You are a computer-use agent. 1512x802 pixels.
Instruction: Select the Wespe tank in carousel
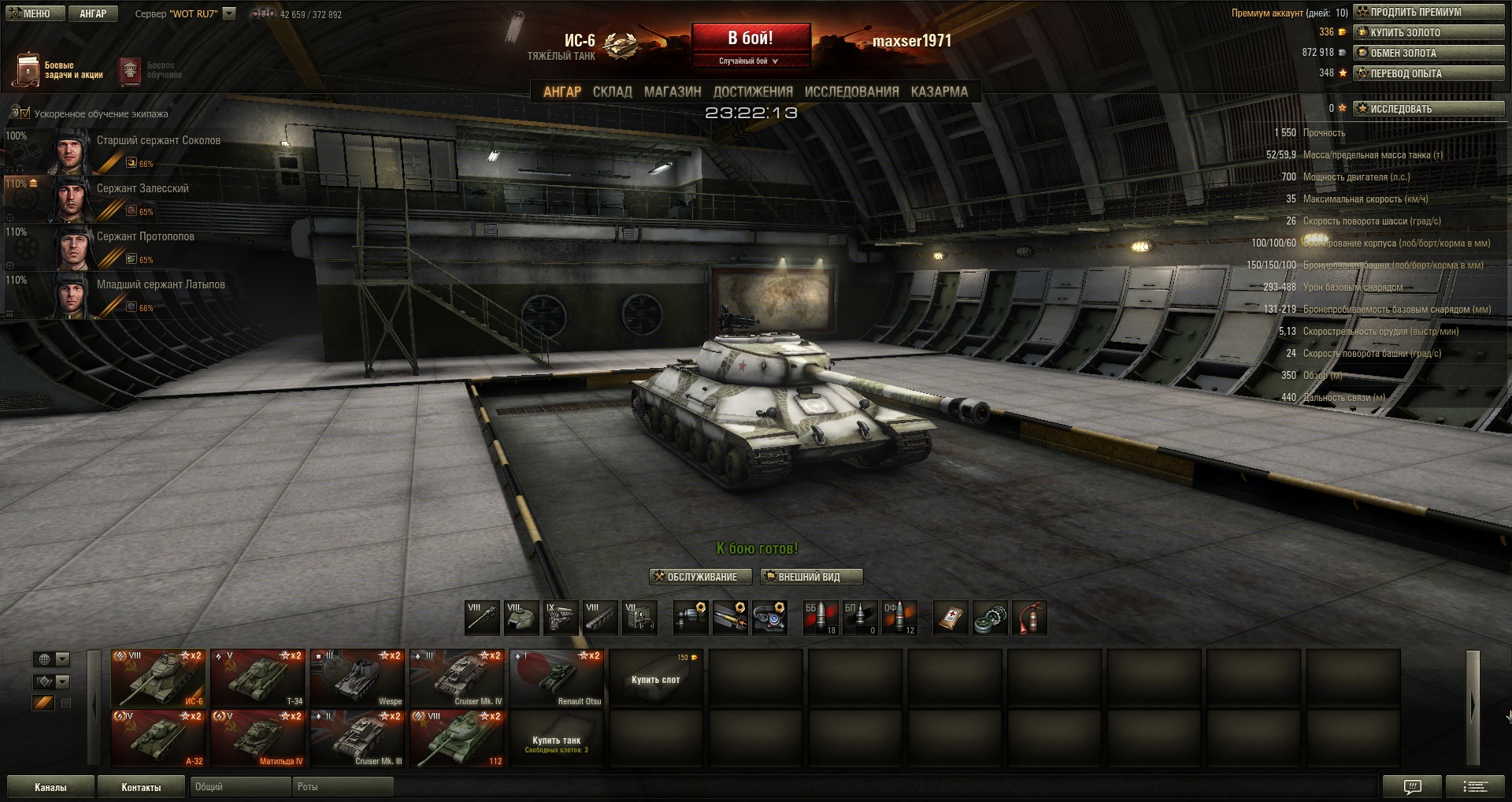(x=357, y=678)
